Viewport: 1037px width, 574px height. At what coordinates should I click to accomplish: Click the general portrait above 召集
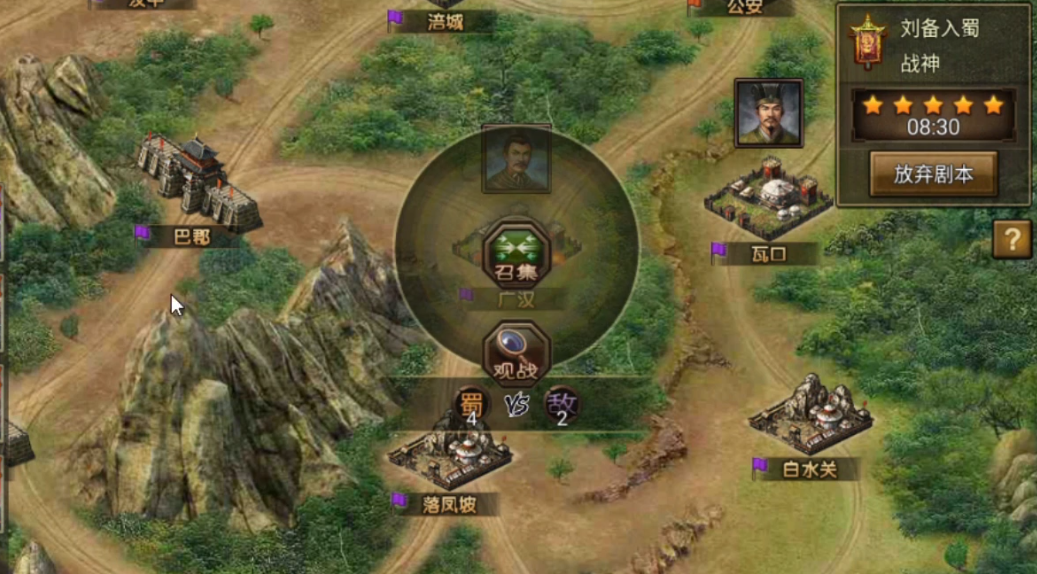pos(516,158)
